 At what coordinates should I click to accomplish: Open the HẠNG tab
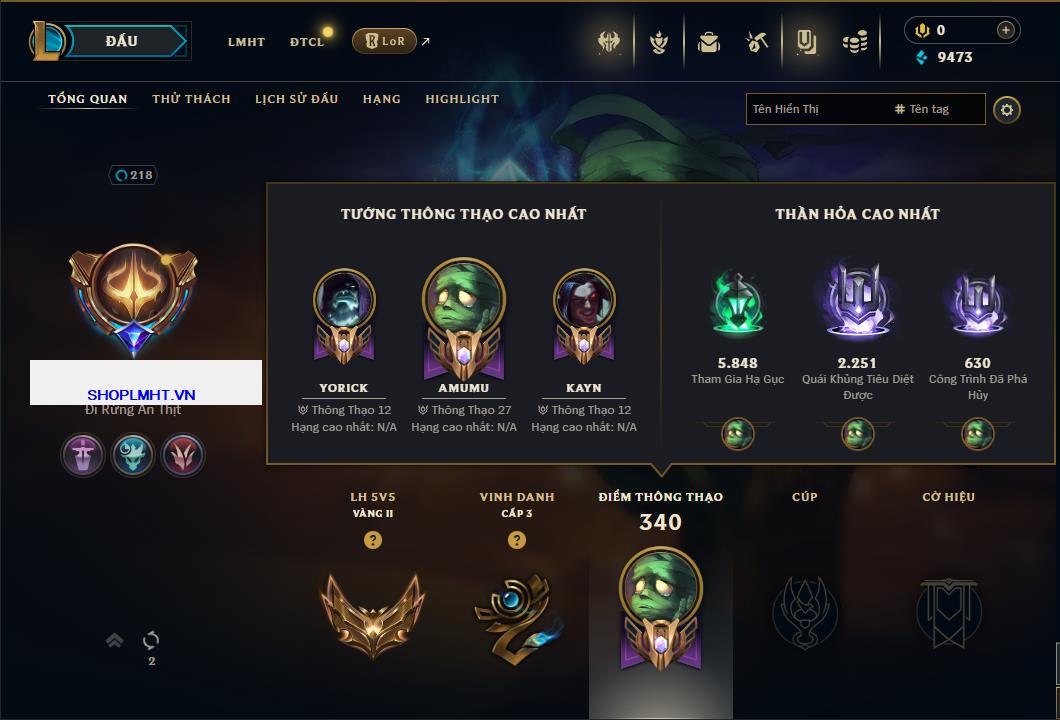coord(382,99)
